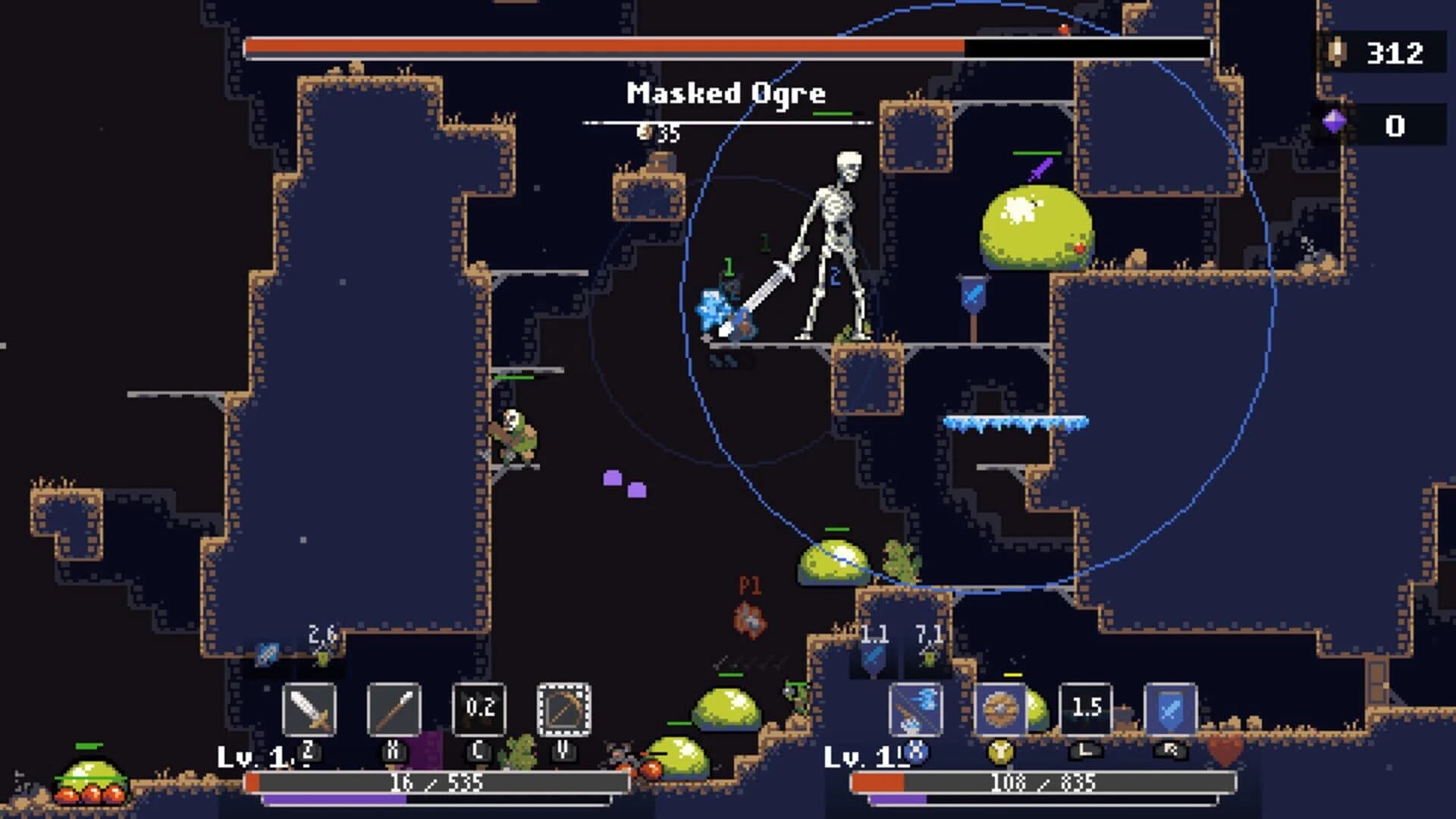Click the Masked Ogre boss name label
This screenshot has width=1456, height=819.
tap(726, 94)
